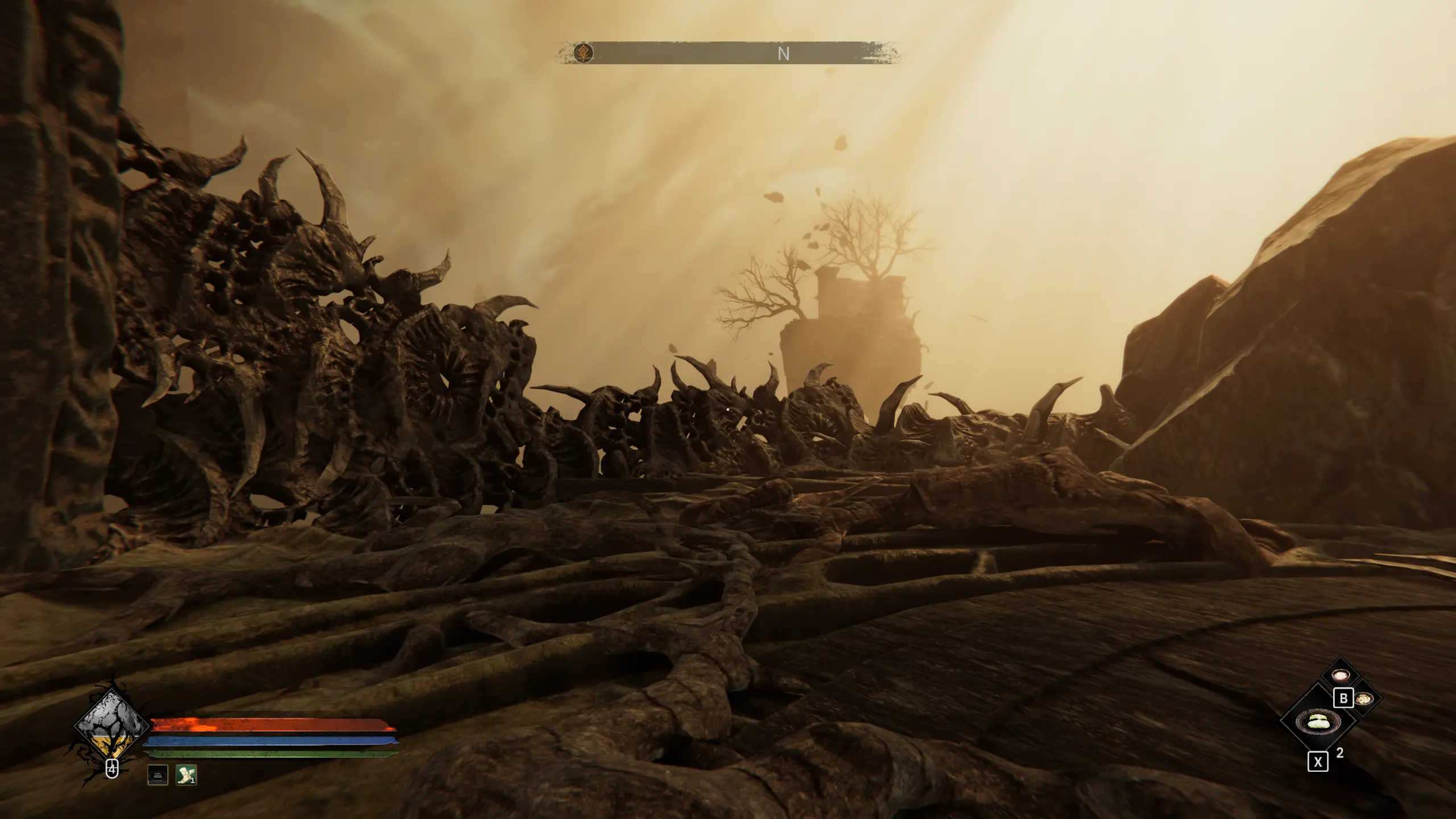1456x819 pixels.
Task: Use the green dumpling dish in the large slot
Action: pos(1317,722)
